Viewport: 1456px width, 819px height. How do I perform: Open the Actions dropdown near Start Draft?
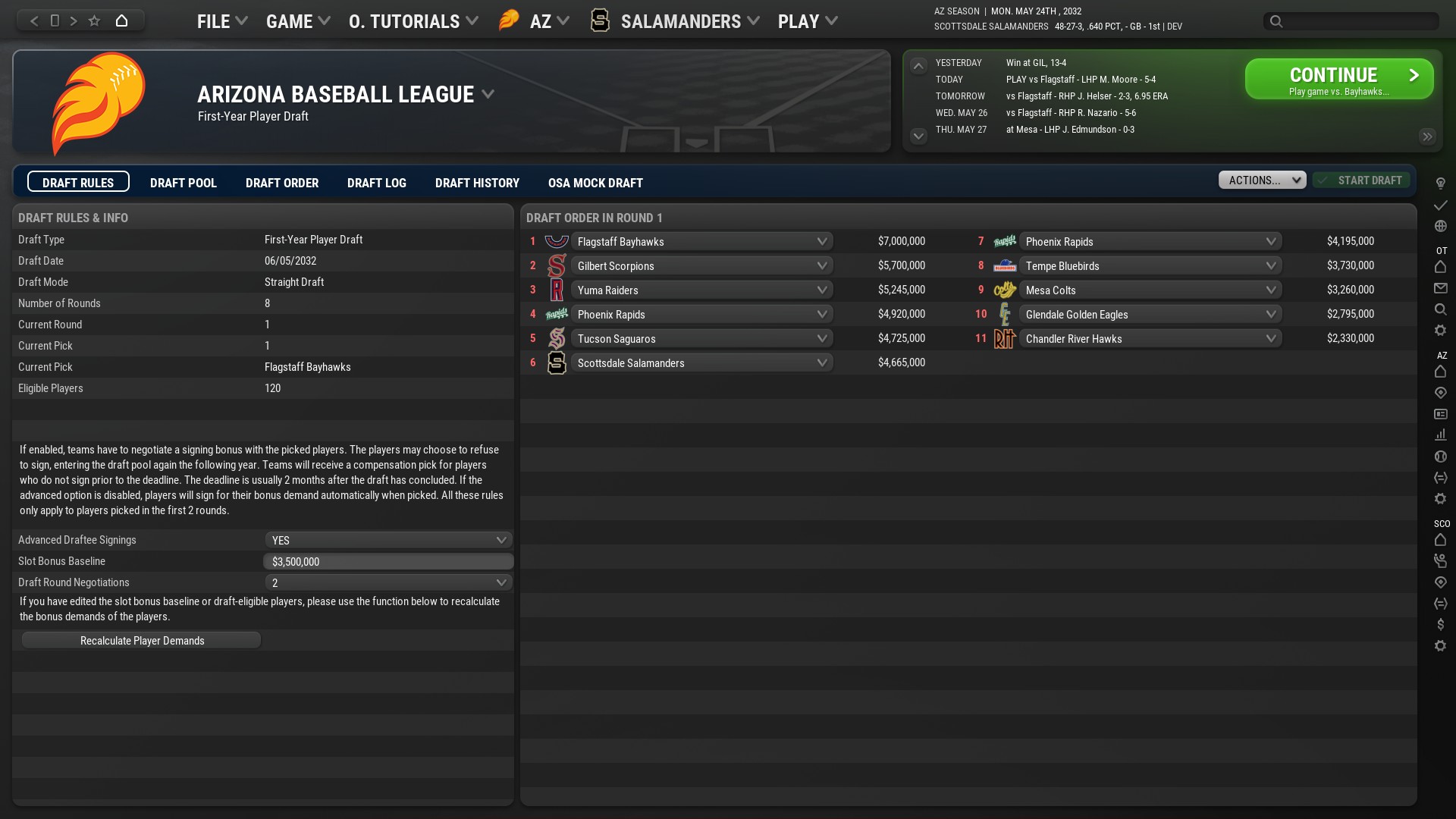(x=1261, y=180)
